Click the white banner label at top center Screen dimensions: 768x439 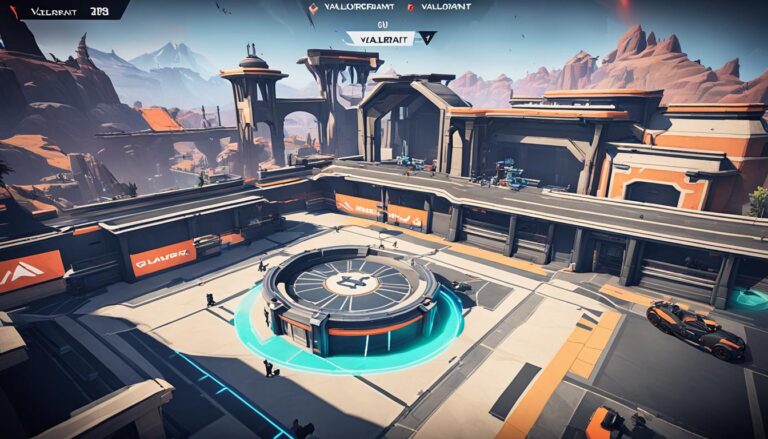pos(379,38)
